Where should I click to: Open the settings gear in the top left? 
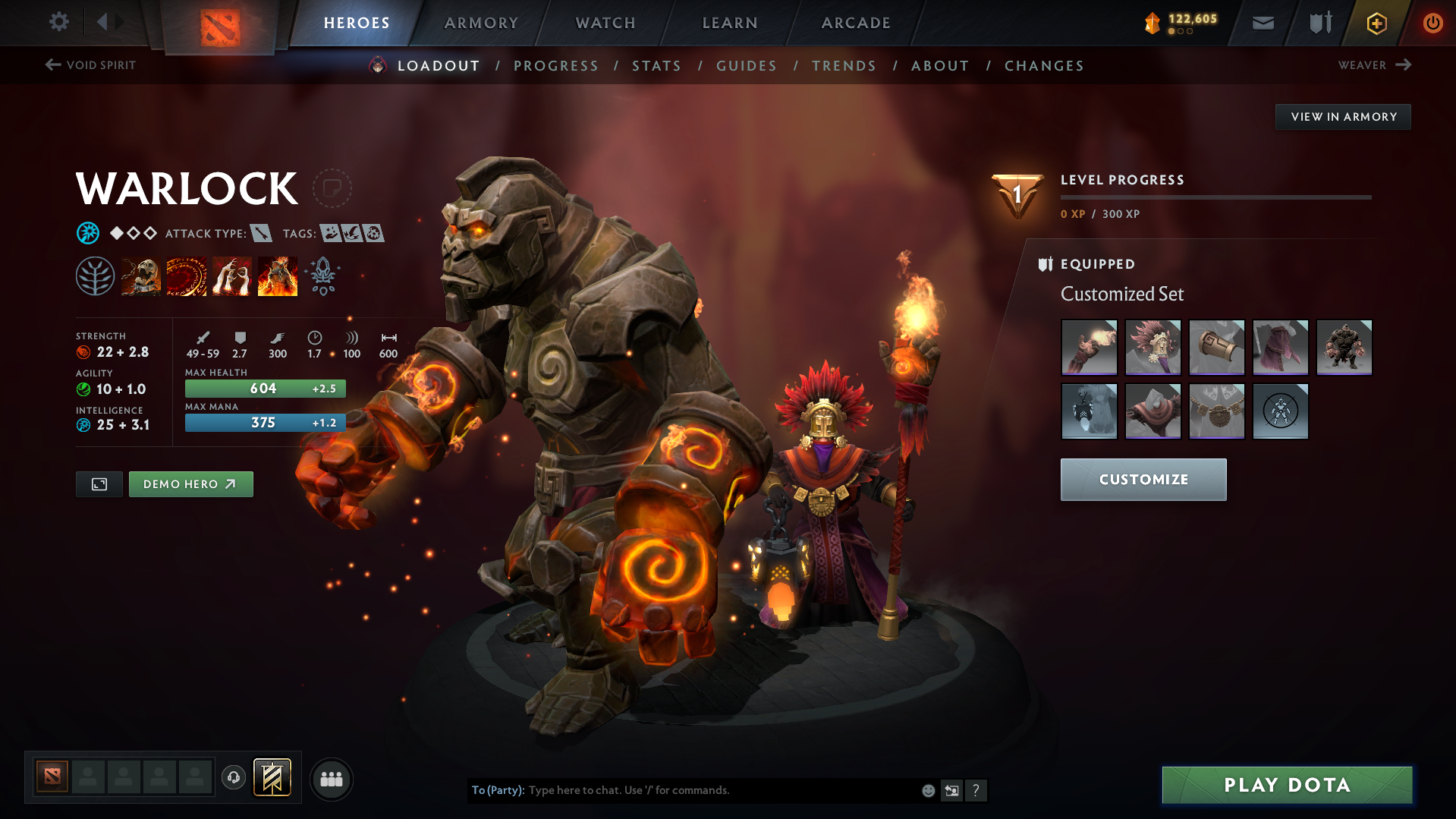(x=59, y=23)
